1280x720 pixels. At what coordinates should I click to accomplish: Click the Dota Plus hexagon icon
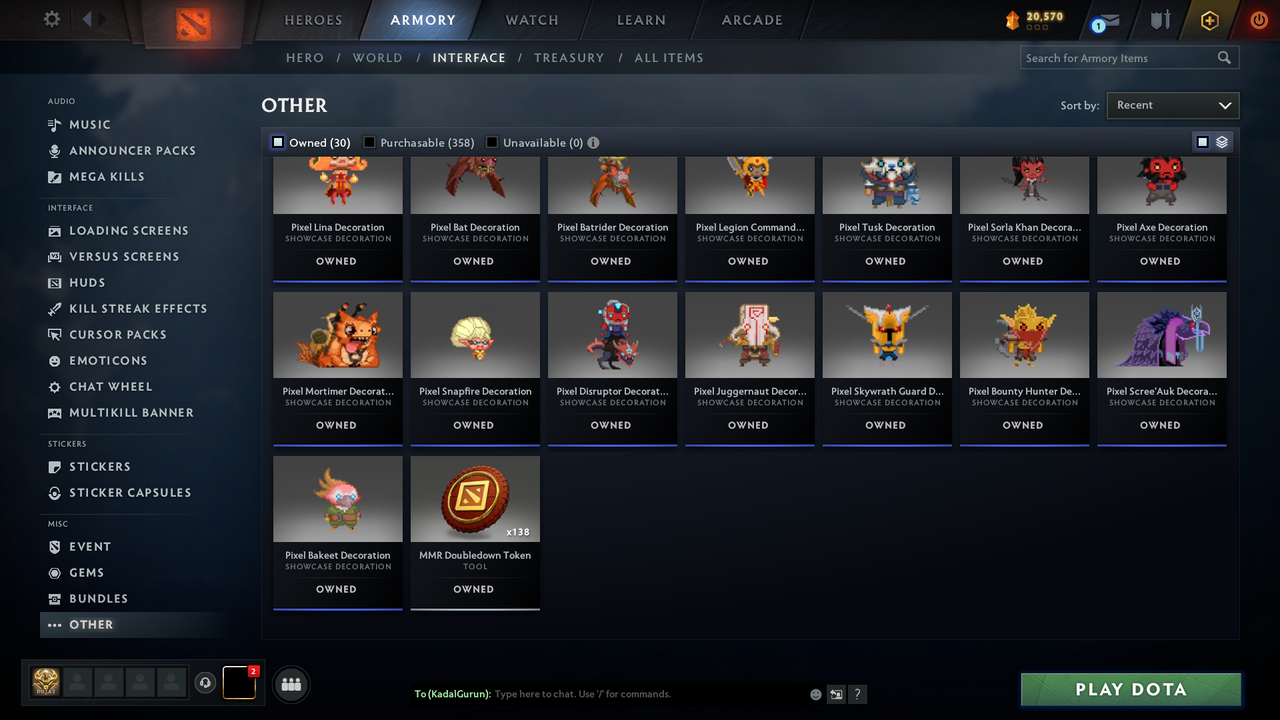[1209, 19]
